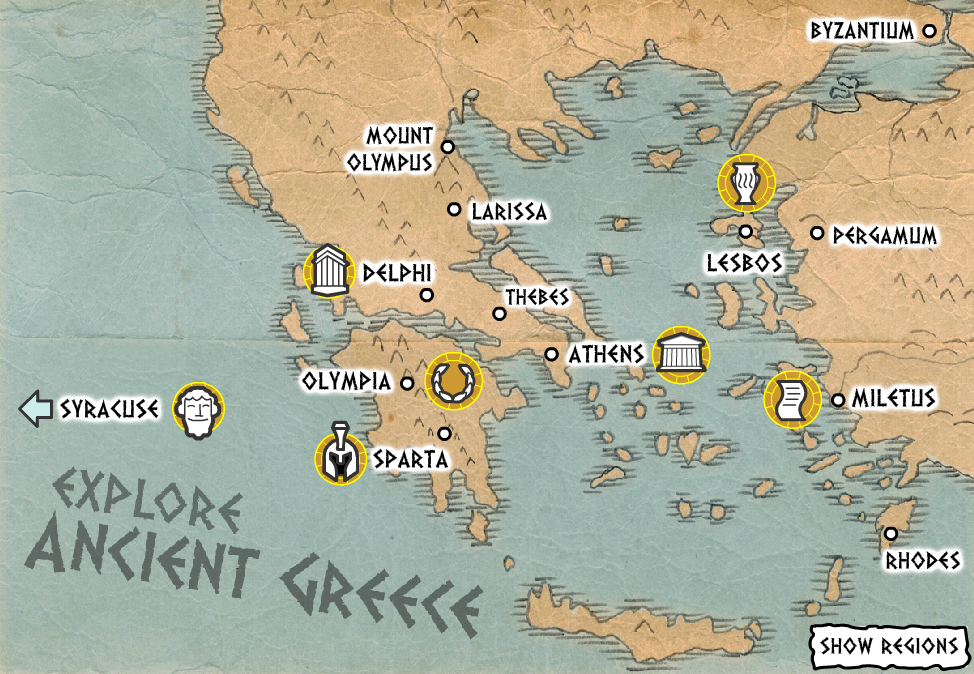
Task: Click the Rhodes map marker
Action: click(x=890, y=534)
